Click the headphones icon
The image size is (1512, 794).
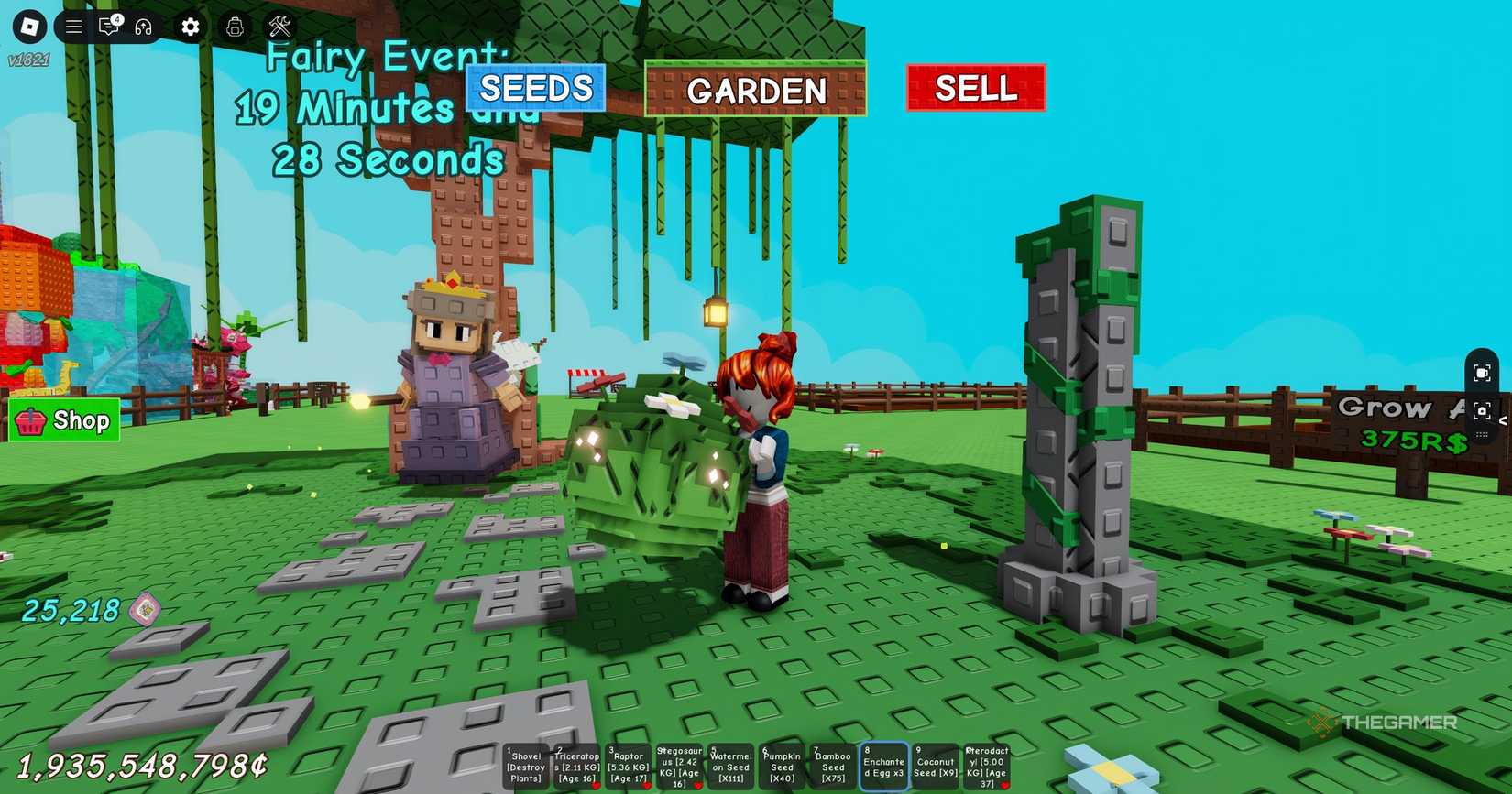coord(143,27)
